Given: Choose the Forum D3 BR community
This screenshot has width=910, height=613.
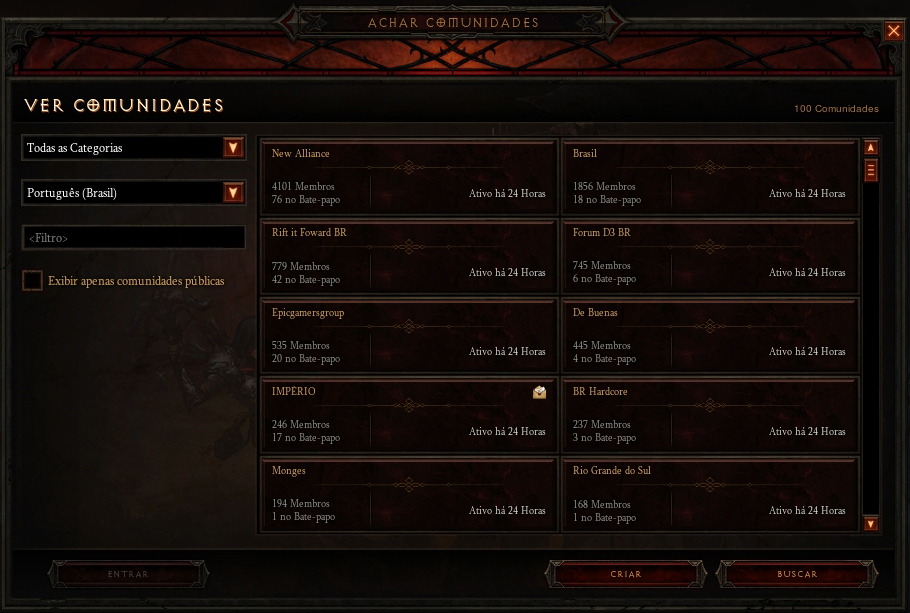Looking at the screenshot, I should 709,257.
